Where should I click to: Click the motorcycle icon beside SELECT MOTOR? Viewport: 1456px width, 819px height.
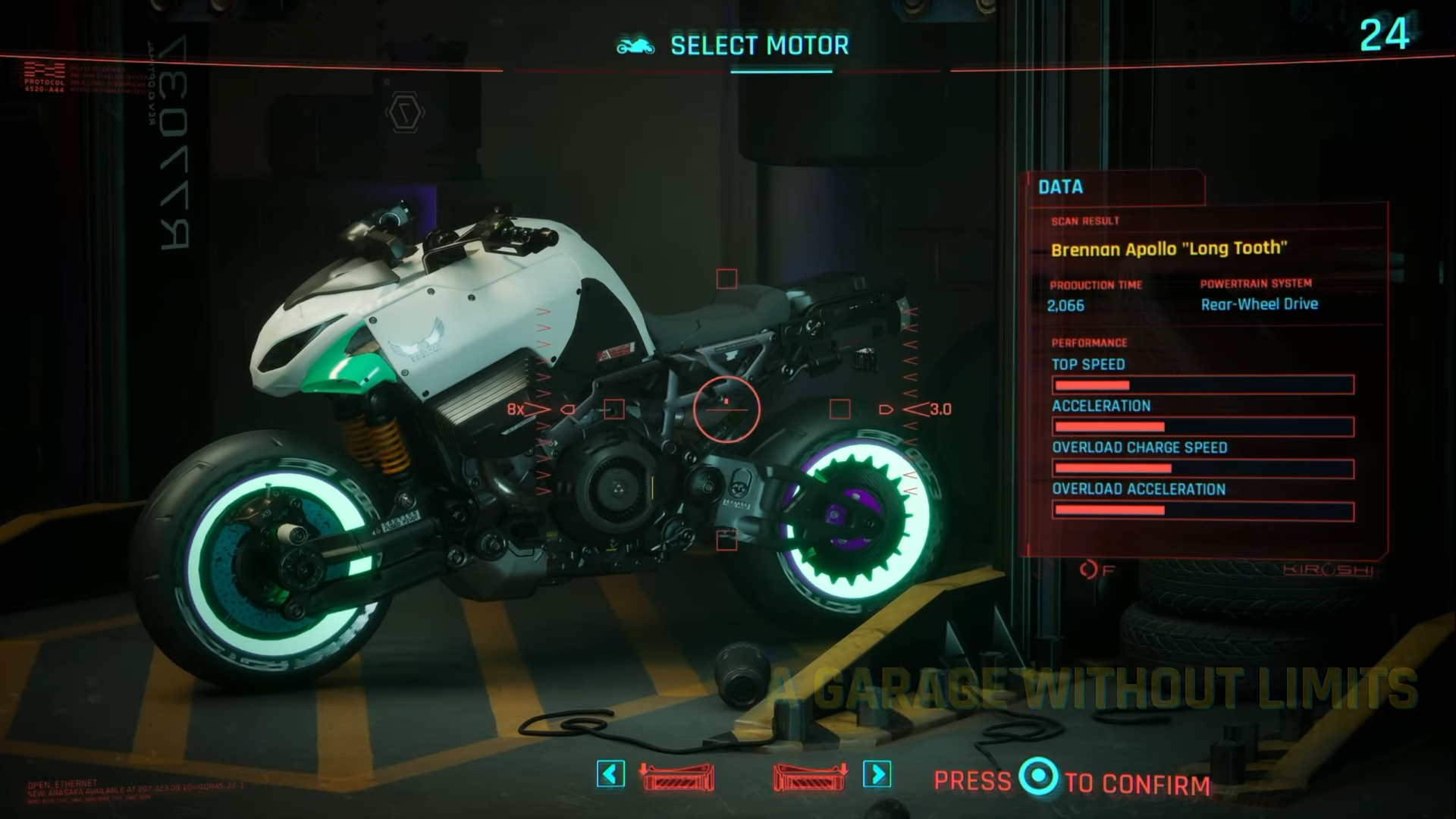635,45
